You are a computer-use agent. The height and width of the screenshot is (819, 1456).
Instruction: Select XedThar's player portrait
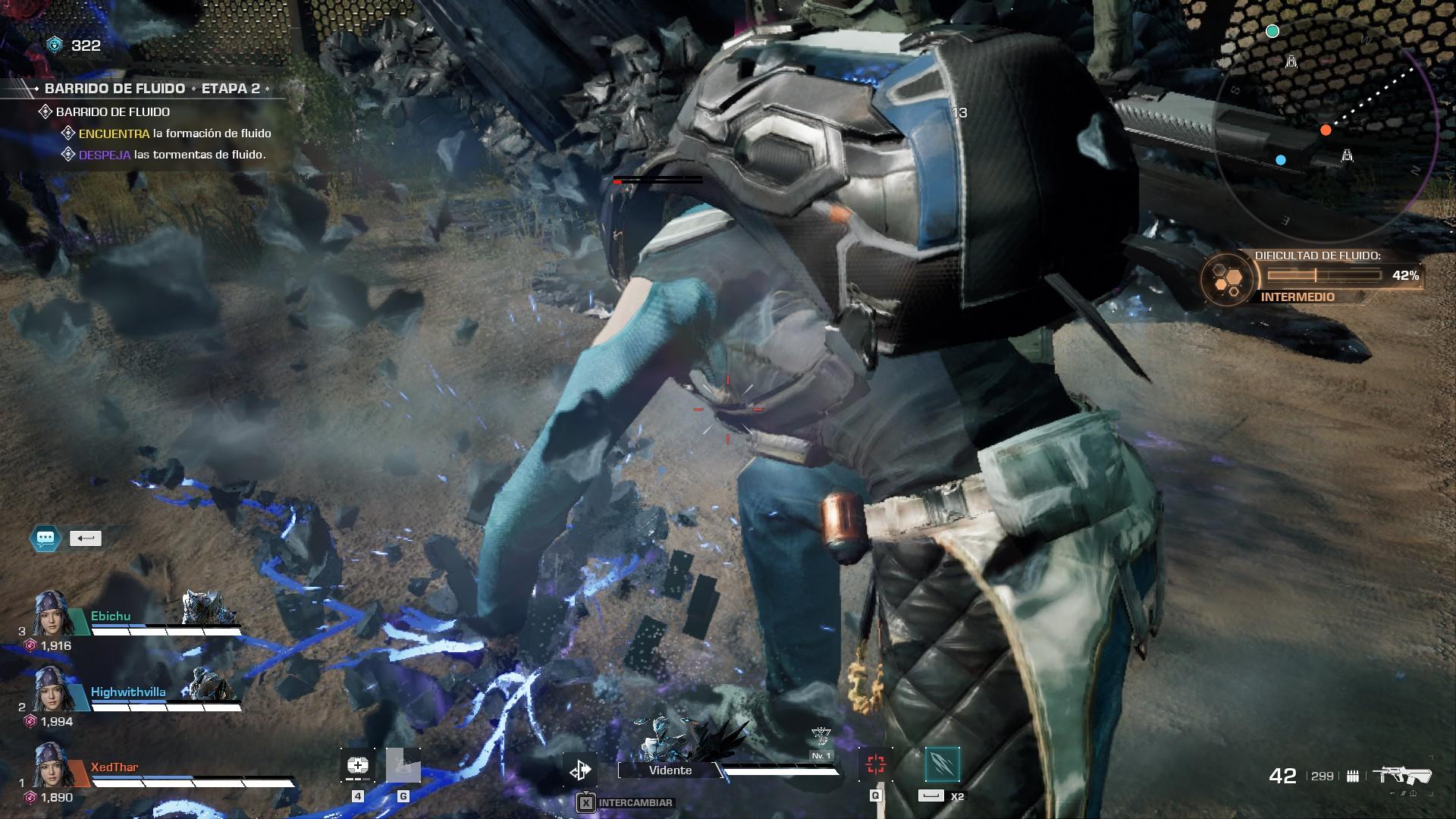pos(52,766)
